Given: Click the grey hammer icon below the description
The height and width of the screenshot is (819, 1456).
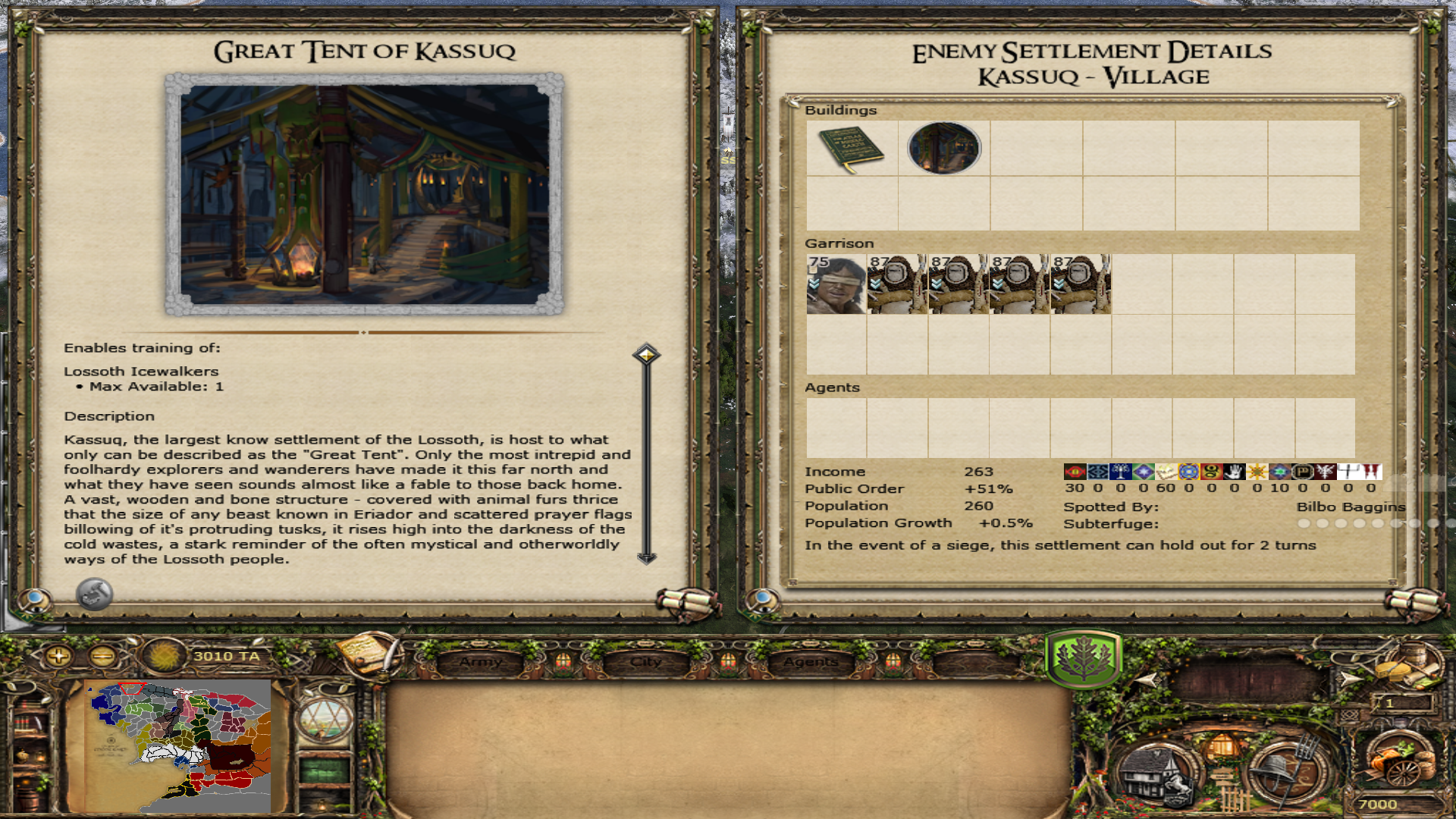Looking at the screenshot, I should click(x=95, y=594).
